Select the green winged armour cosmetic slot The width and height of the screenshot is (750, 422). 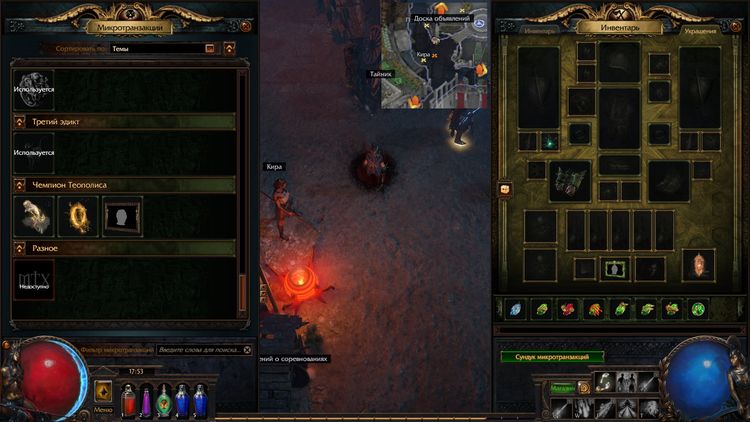tap(569, 181)
